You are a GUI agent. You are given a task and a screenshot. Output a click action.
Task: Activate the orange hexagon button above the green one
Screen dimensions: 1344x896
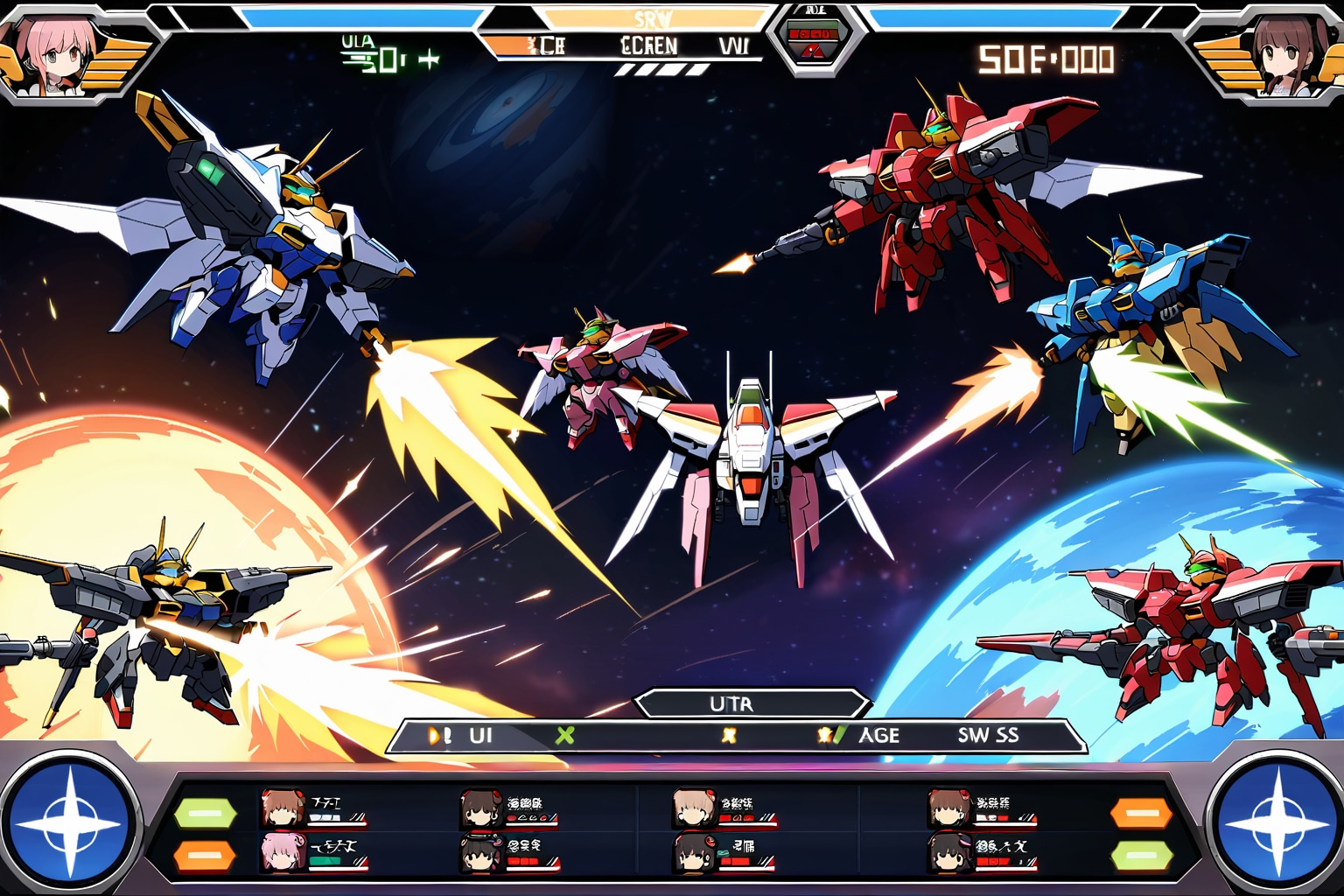tap(1141, 814)
